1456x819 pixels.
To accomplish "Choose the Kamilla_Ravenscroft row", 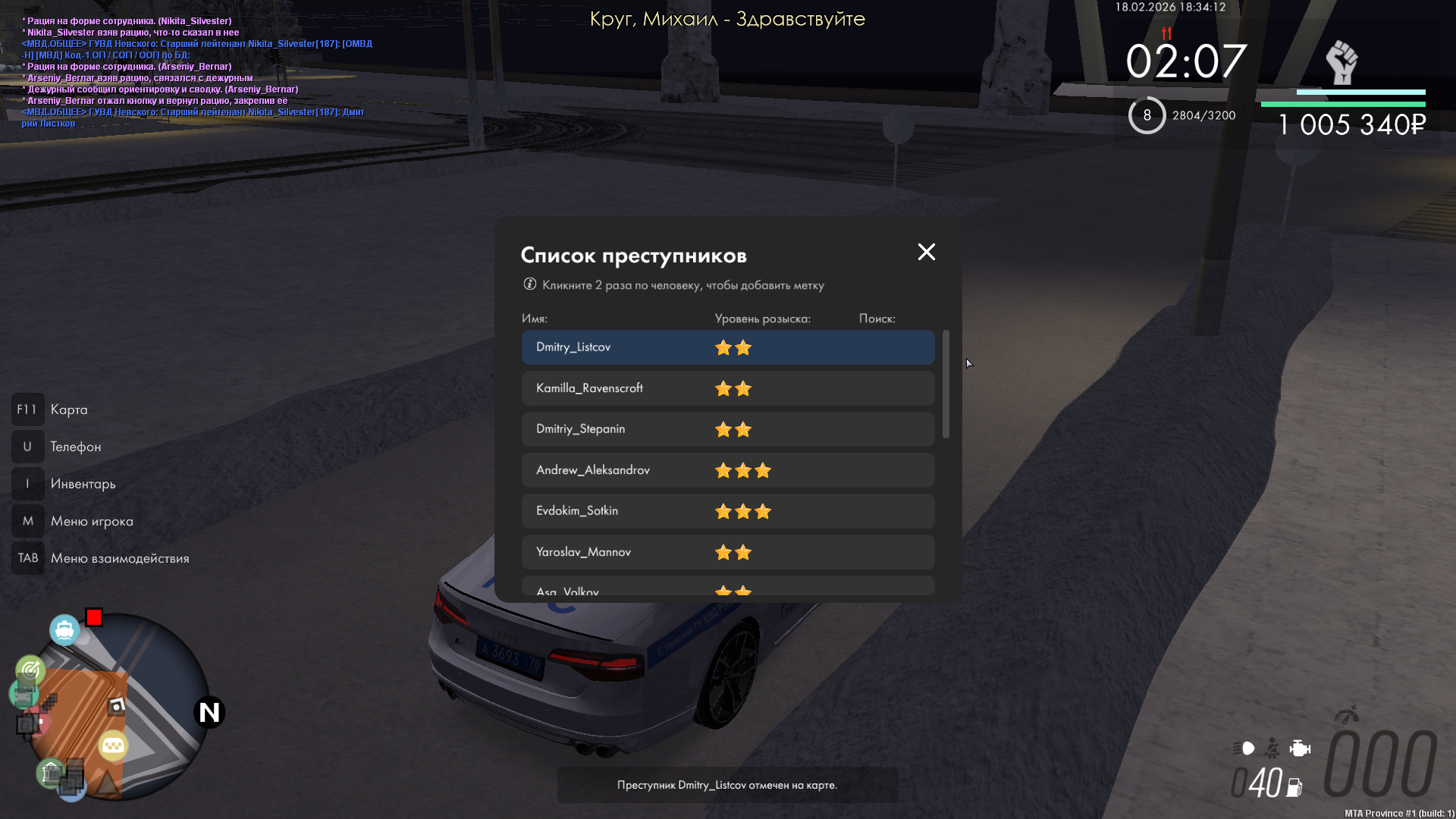I will 726,388.
